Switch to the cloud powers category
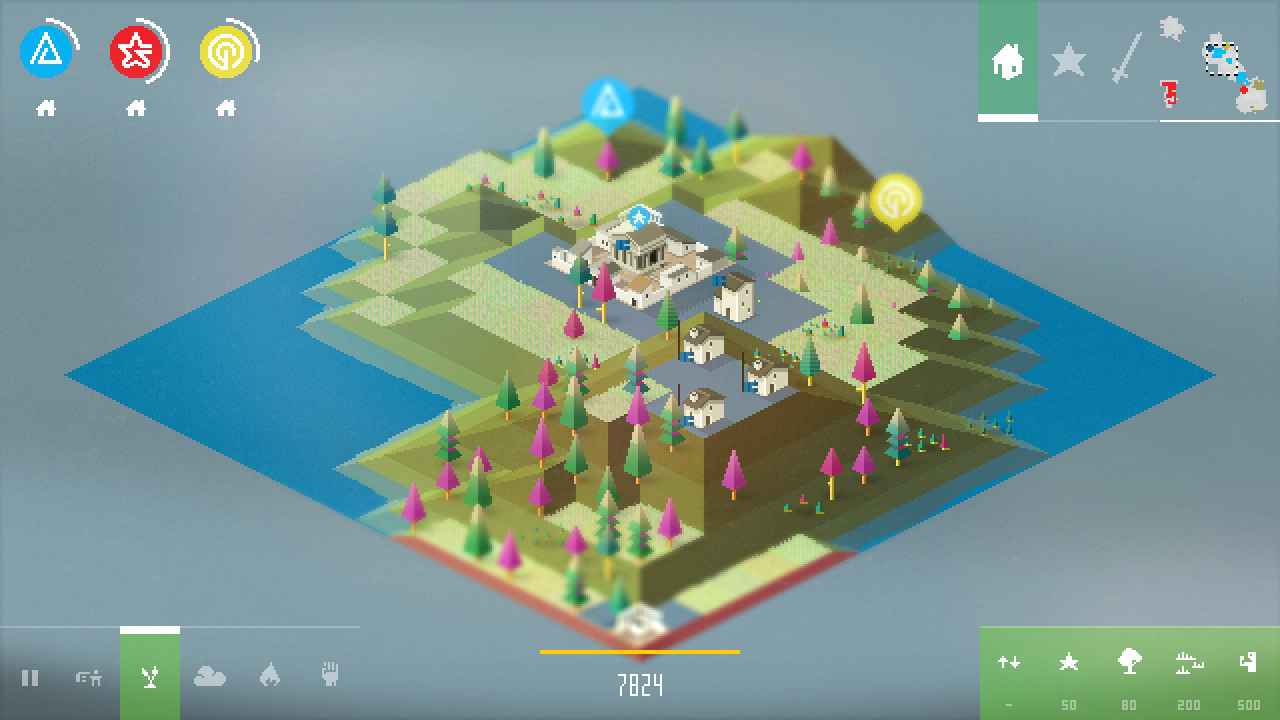 [x=210, y=678]
